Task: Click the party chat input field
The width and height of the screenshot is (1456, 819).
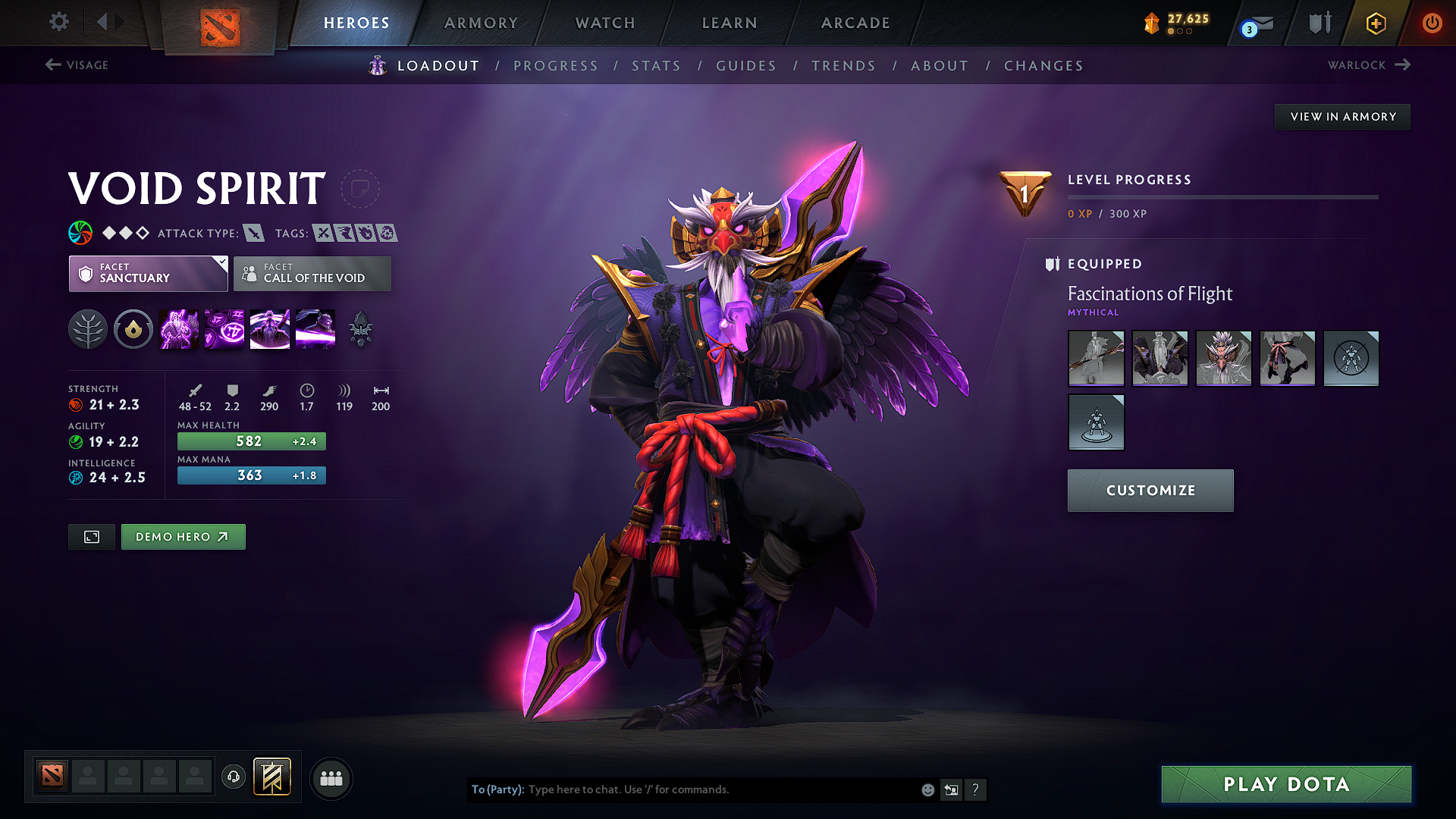Action: click(682, 789)
